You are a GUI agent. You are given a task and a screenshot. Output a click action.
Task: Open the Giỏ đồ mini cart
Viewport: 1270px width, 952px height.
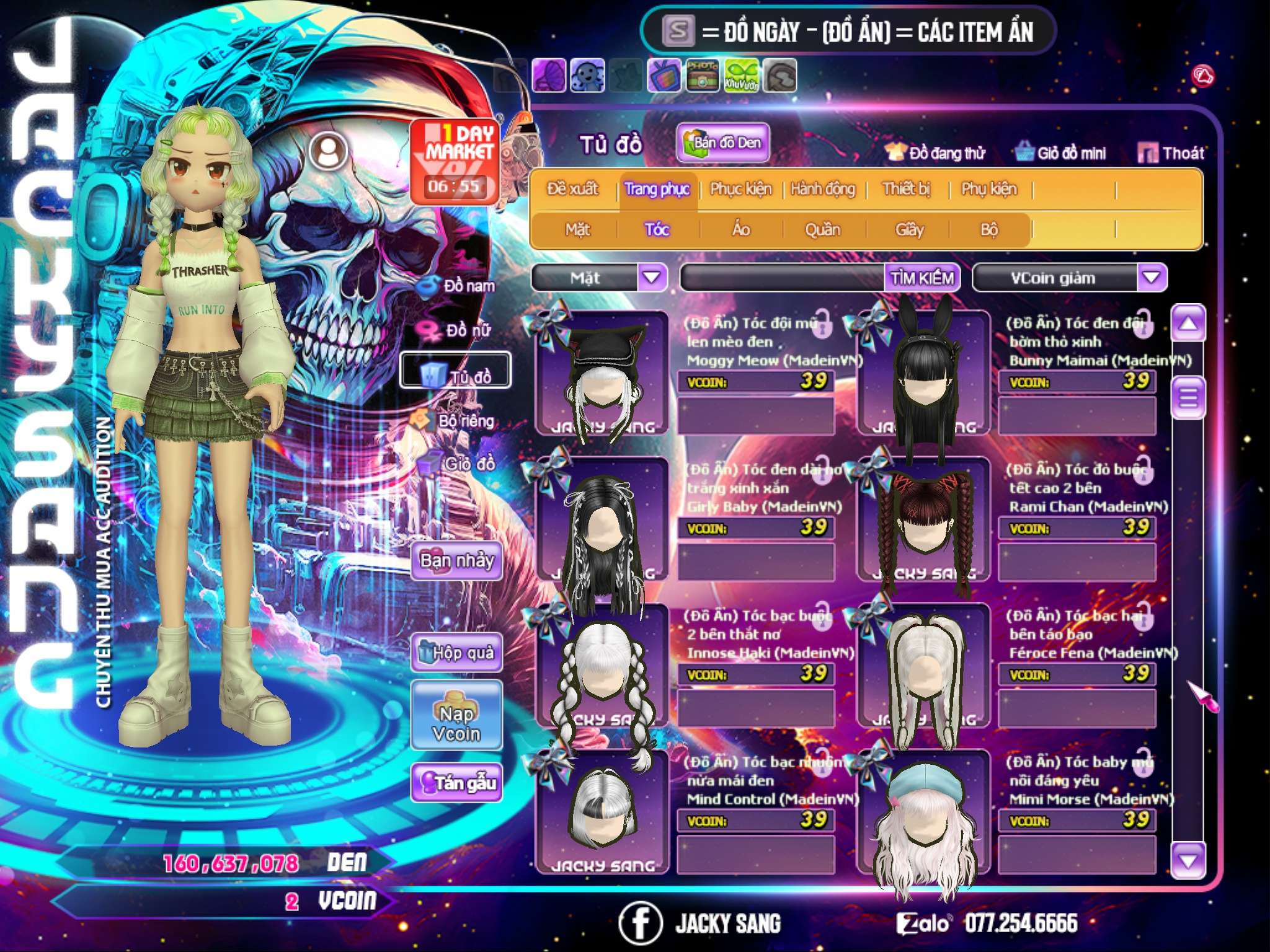pyautogui.click(x=1061, y=153)
